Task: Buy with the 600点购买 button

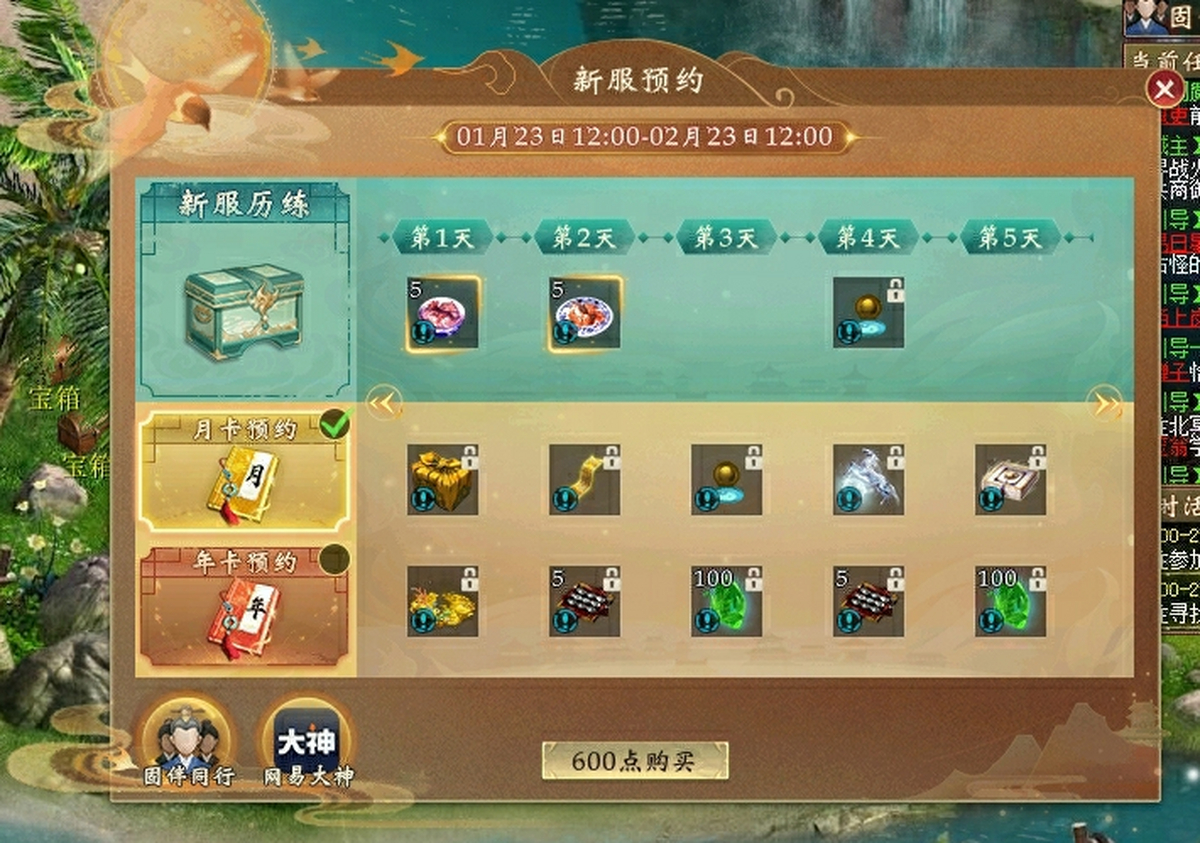Action: (x=635, y=761)
